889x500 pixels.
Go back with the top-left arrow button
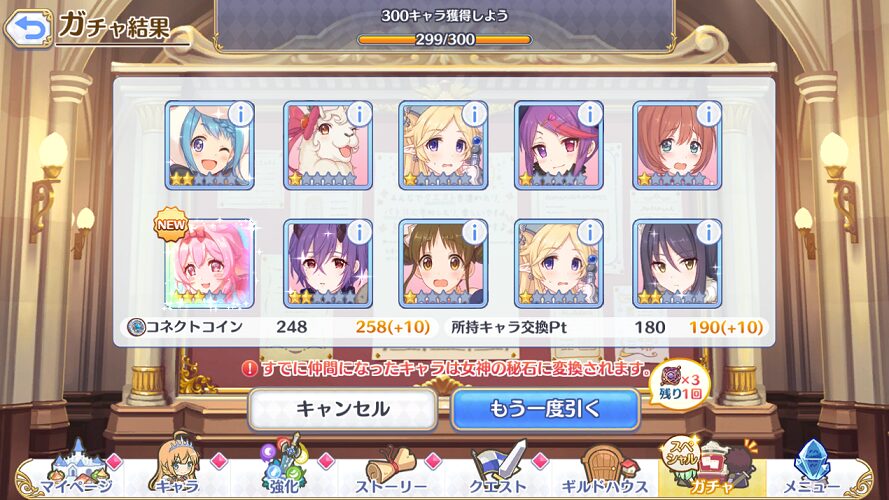[27, 27]
